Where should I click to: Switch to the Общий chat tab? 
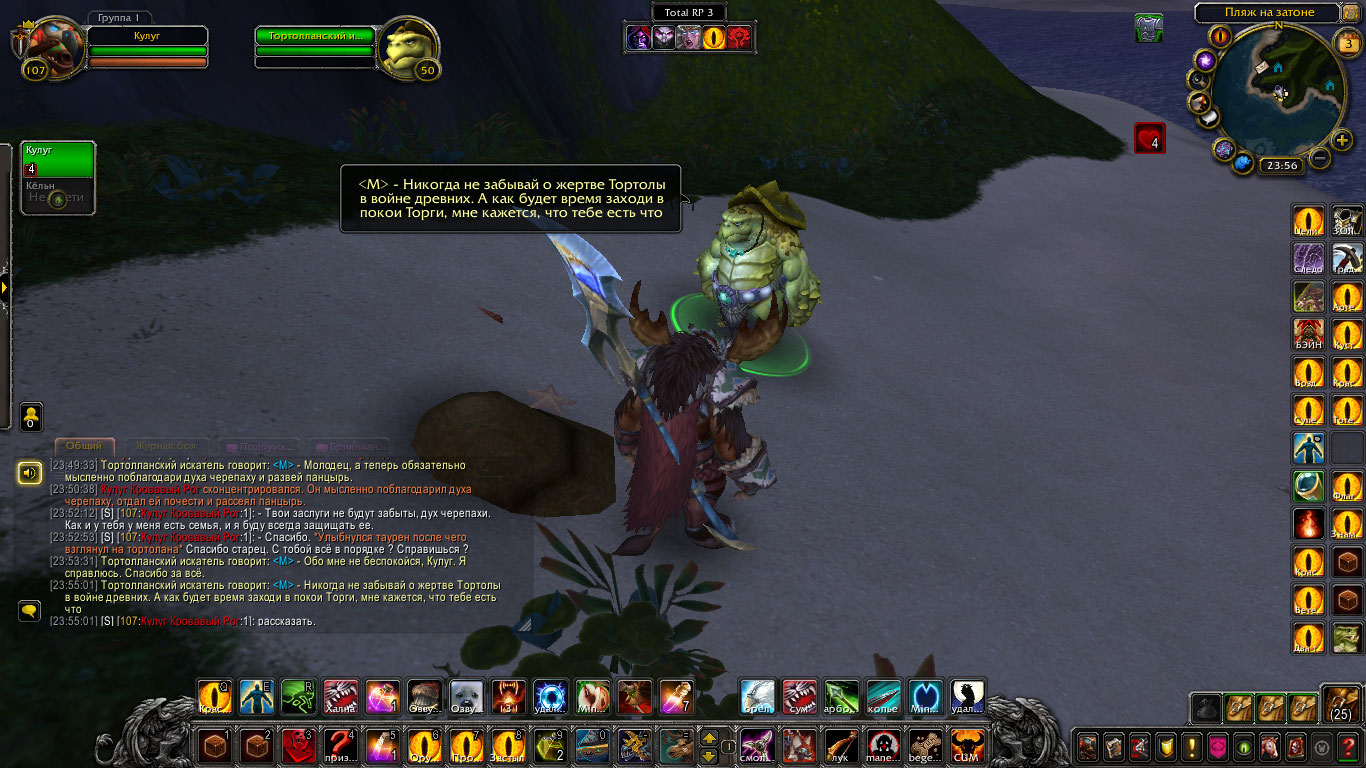(x=84, y=446)
